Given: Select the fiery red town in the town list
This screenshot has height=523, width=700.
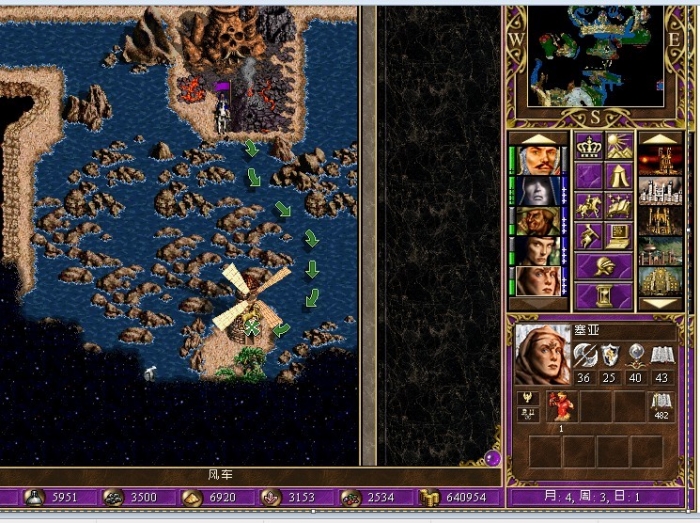Looking at the screenshot, I should point(661,160).
